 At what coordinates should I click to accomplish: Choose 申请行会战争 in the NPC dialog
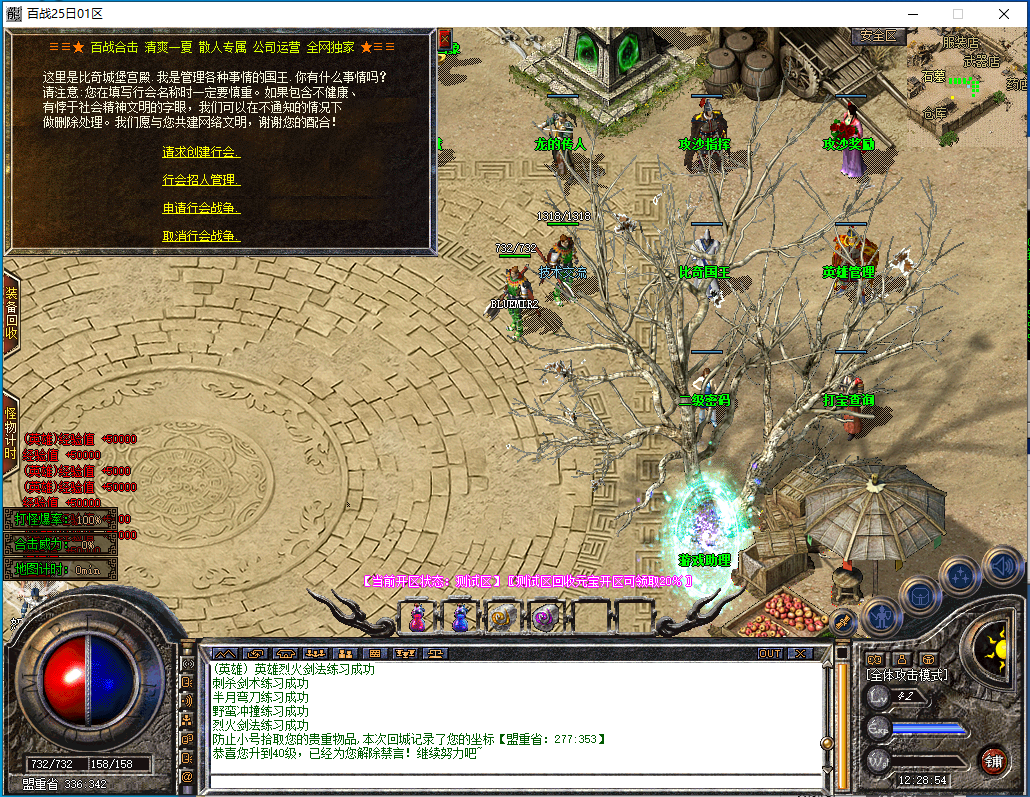[x=199, y=208]
